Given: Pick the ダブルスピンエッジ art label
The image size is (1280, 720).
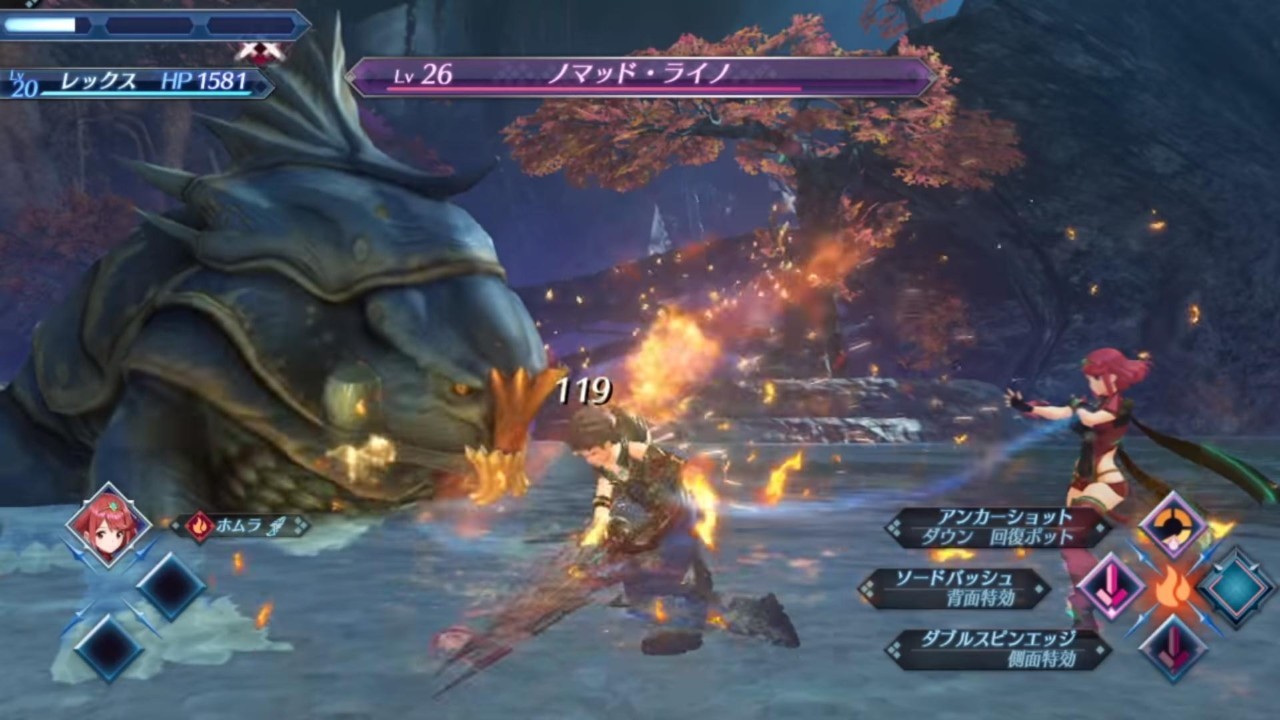Looking at the screenshot, I should (x=998, y=649).
